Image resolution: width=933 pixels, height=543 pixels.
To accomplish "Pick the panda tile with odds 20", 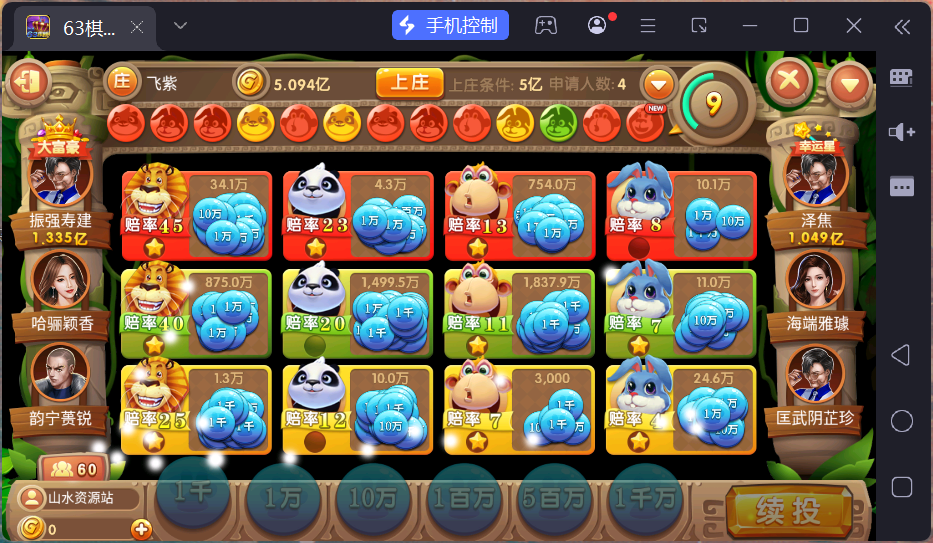I will click(358, 312).
